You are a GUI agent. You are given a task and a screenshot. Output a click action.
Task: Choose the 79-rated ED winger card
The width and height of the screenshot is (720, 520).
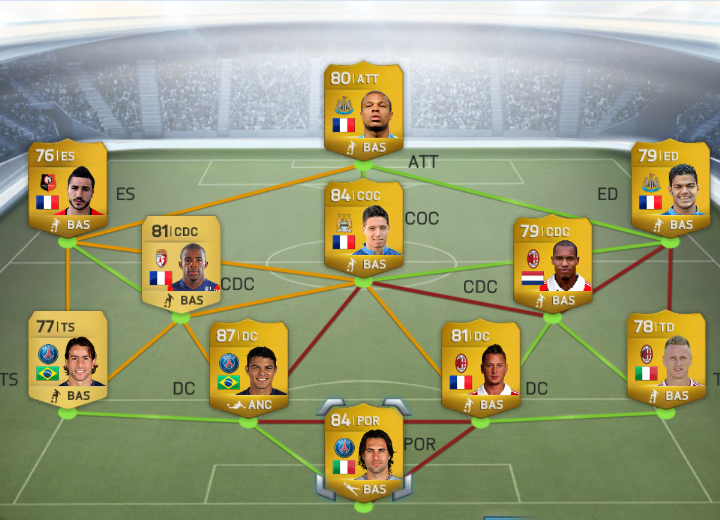tap(669, 187)
